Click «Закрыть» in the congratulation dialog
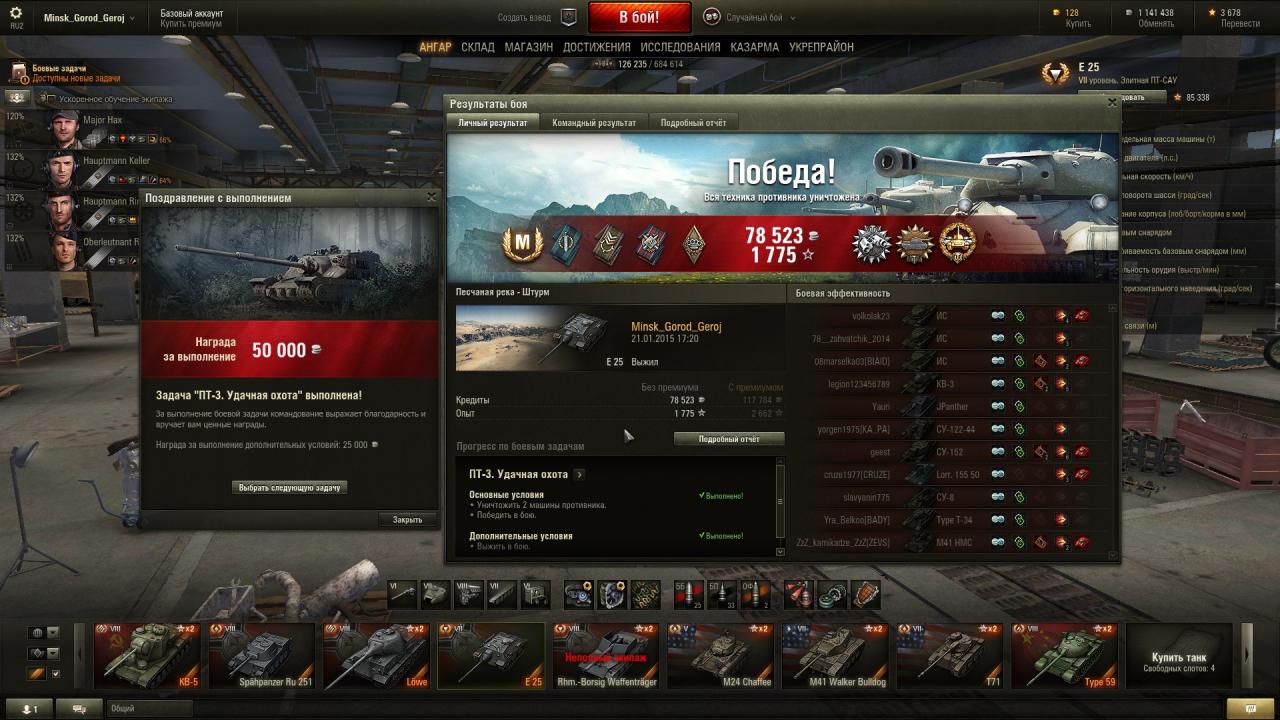The image size is (1280, 720). pyautogui.click(x=407, y=520)
